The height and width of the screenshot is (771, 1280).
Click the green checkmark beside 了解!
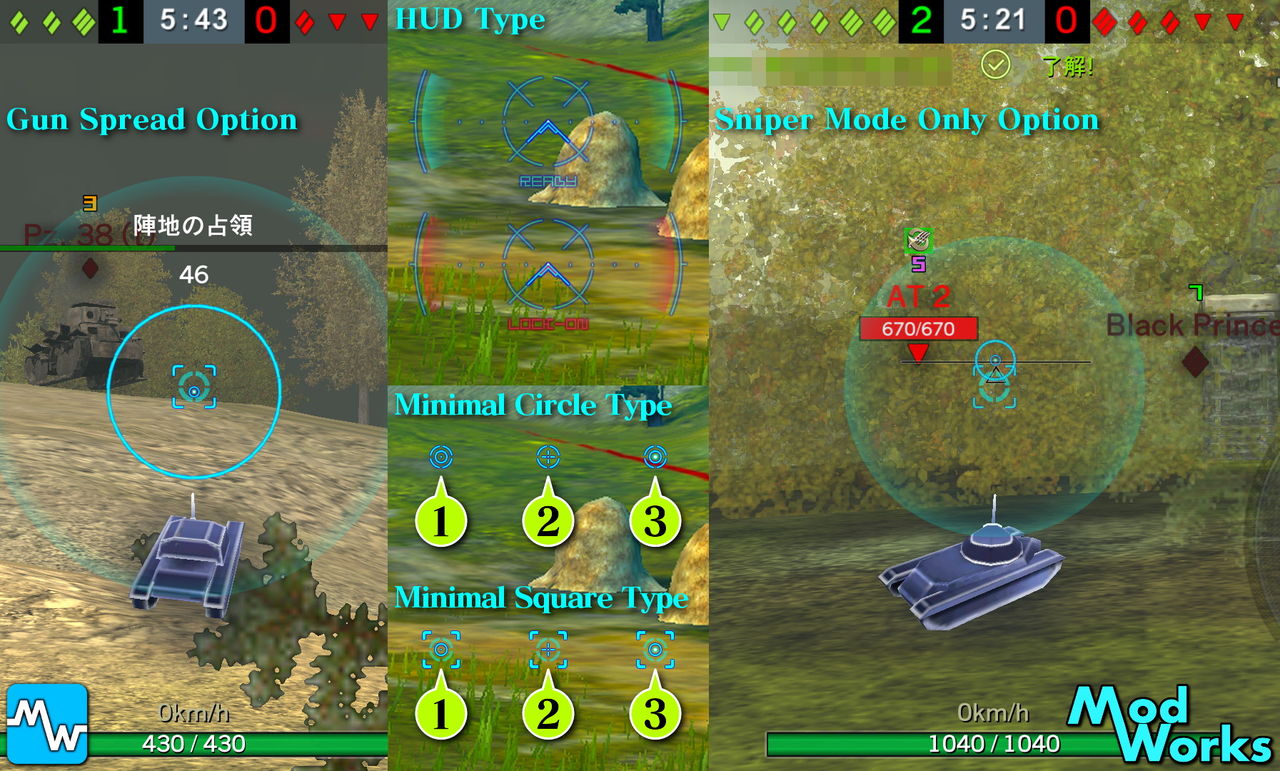tap(993, 63)
